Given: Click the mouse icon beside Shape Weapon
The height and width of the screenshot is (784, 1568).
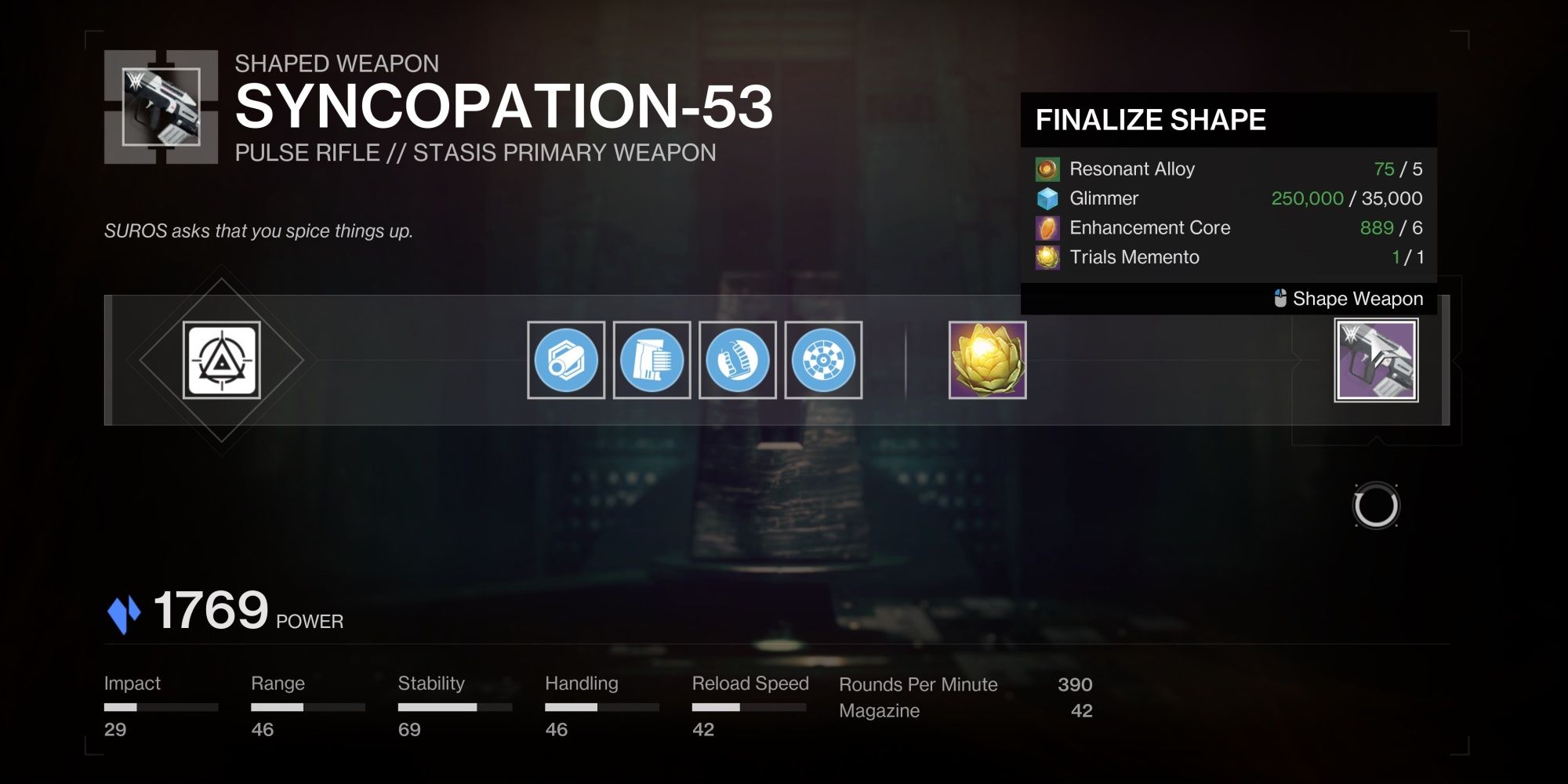Looking at the screenshot, I should 1281,299.
